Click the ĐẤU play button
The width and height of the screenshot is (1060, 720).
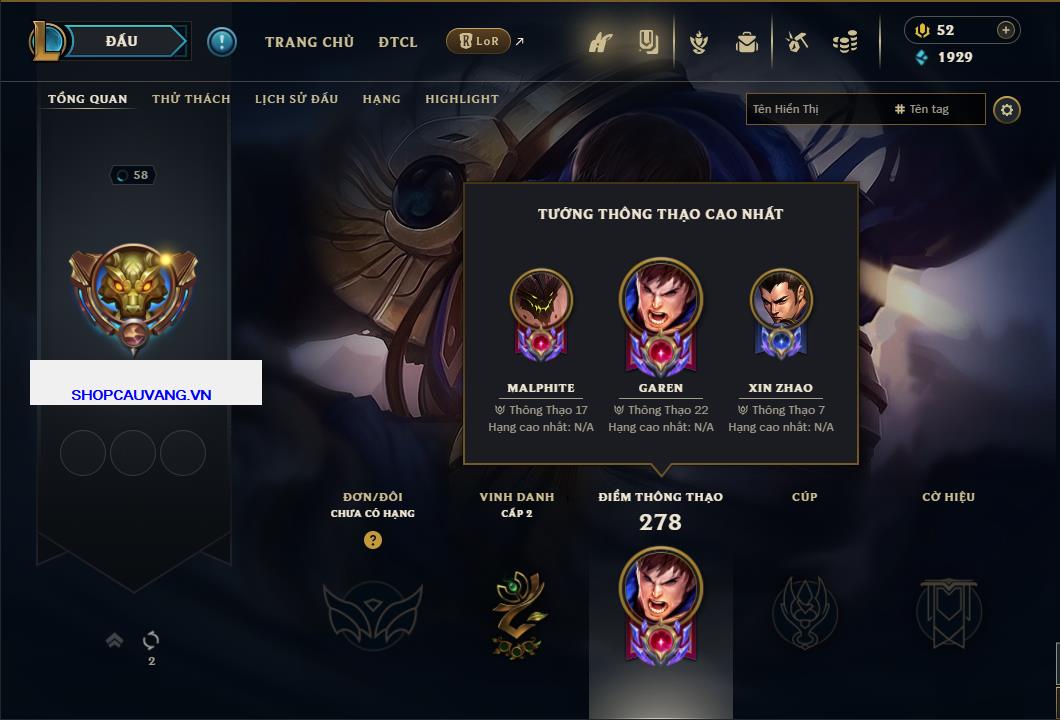(121, 41)
